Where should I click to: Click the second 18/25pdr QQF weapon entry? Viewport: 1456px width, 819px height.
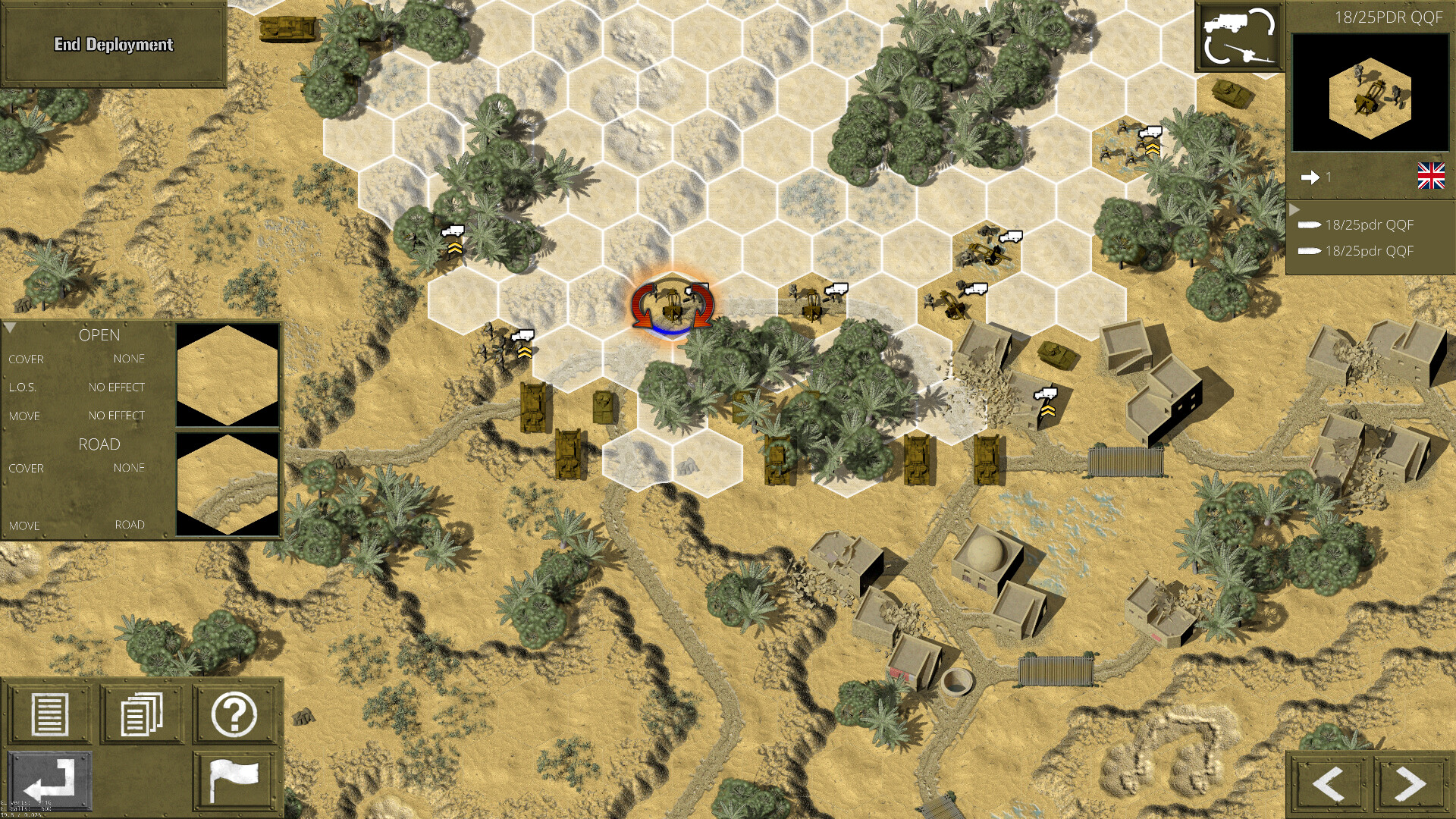[1367, 250]
